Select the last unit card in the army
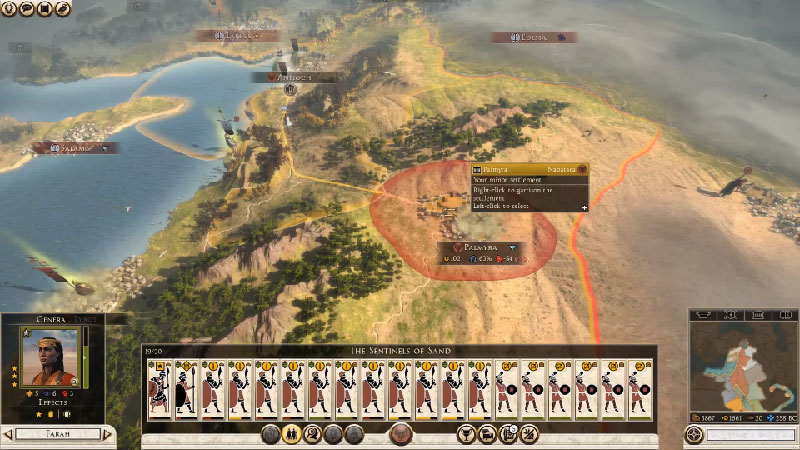This screenshot has width=800, height=450. pyautogui.click(x=639, y=389)
